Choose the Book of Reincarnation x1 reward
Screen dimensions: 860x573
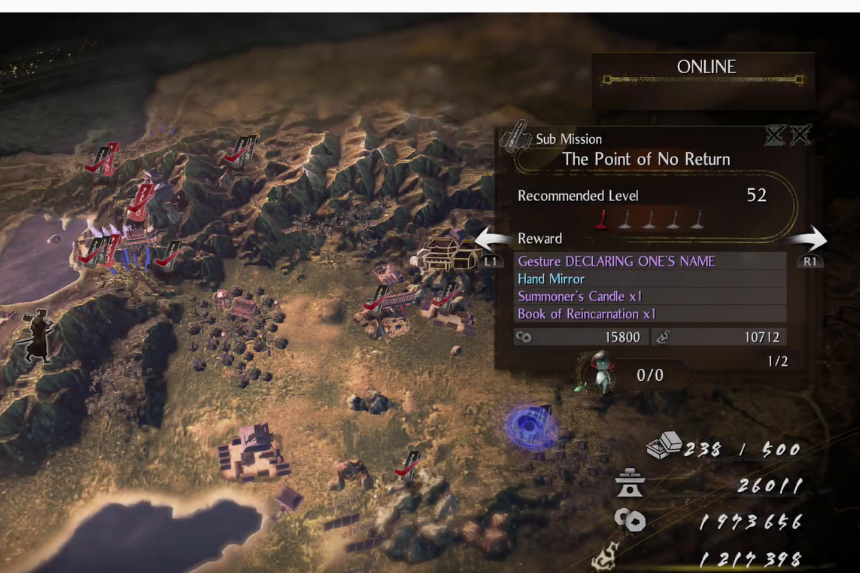coord(586,314)
